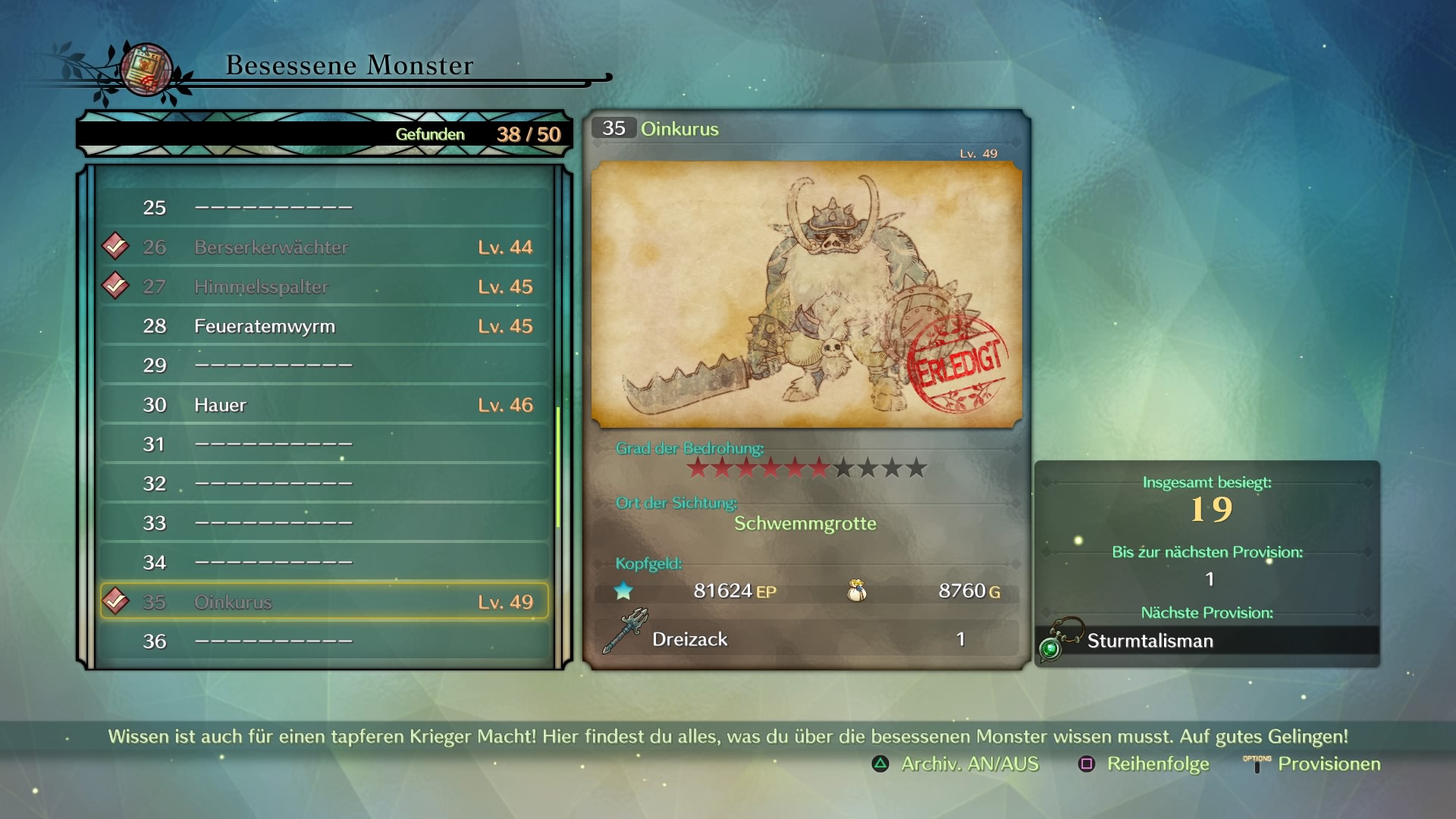Viewport: 1456px width, 819px height.
Task: Choose undiscovered entry number 29
Action: pyautogui.click(x=325, y=366)
